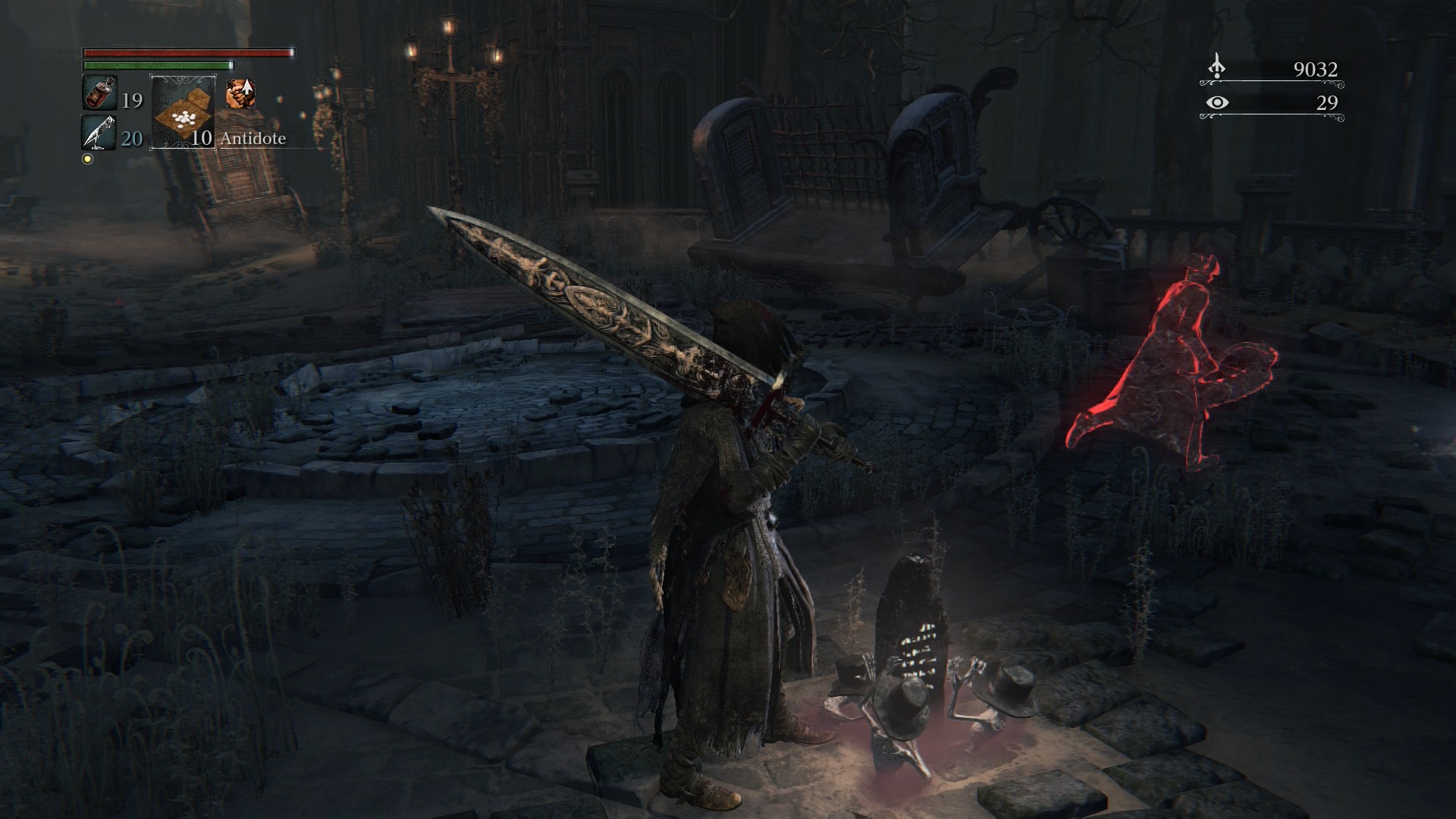1456x819 pixels.
Task: Select the Quicksilver Bullet icon
Action: [99, 133]
